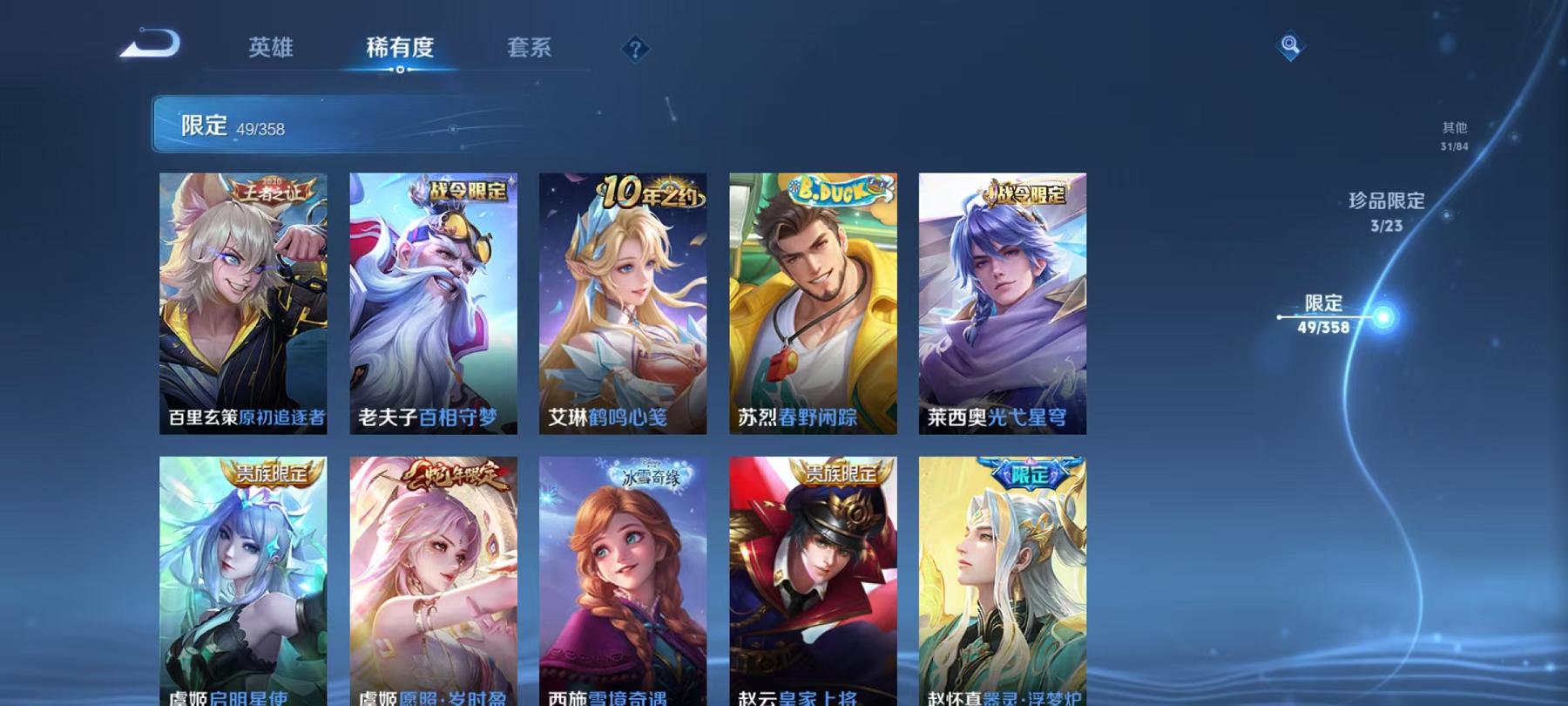
Task: Click the B.Duck badge on 苏烈's skin
Action: tap(838, 192)
